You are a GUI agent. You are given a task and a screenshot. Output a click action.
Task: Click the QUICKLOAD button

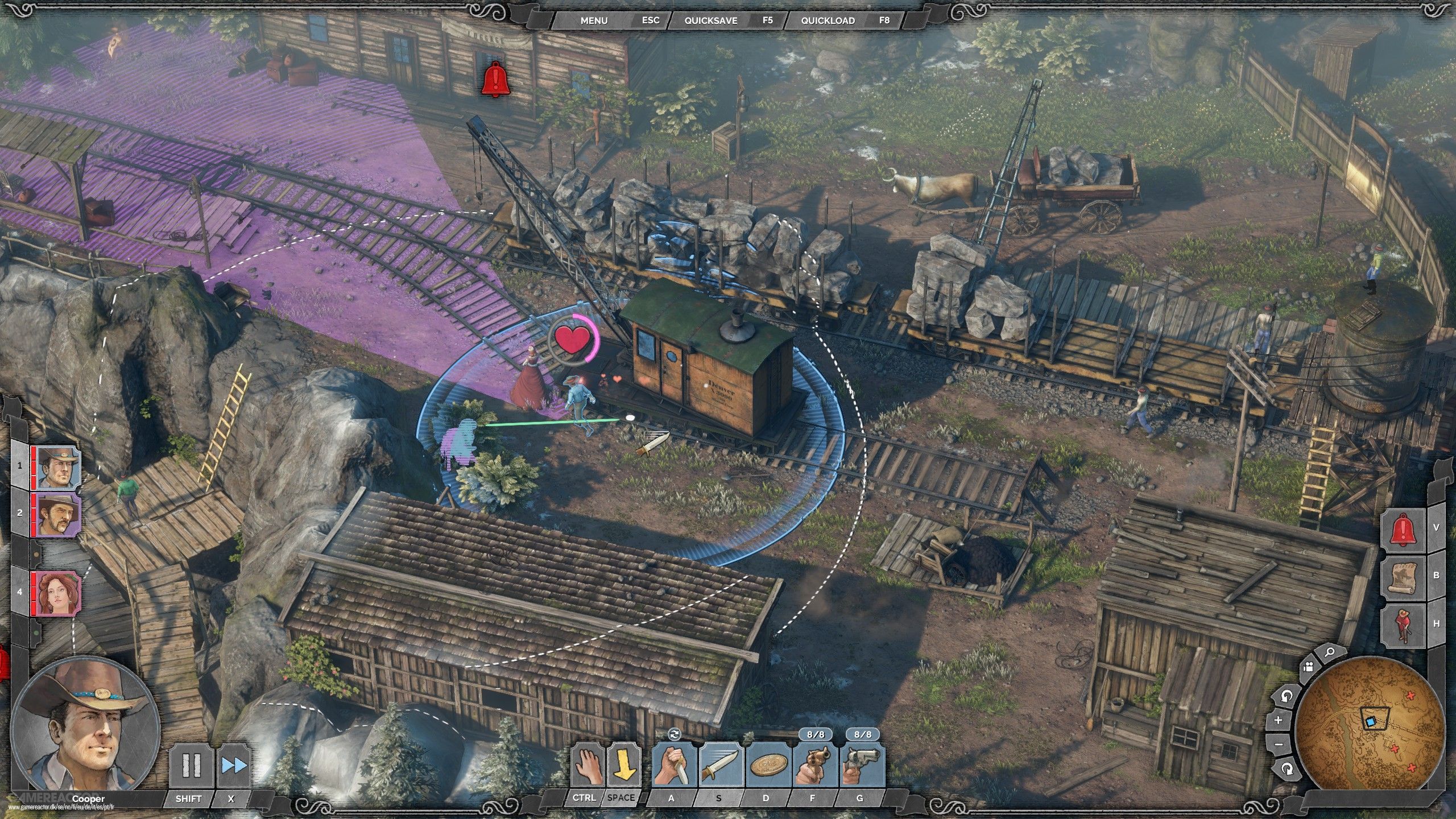point(828,20)
